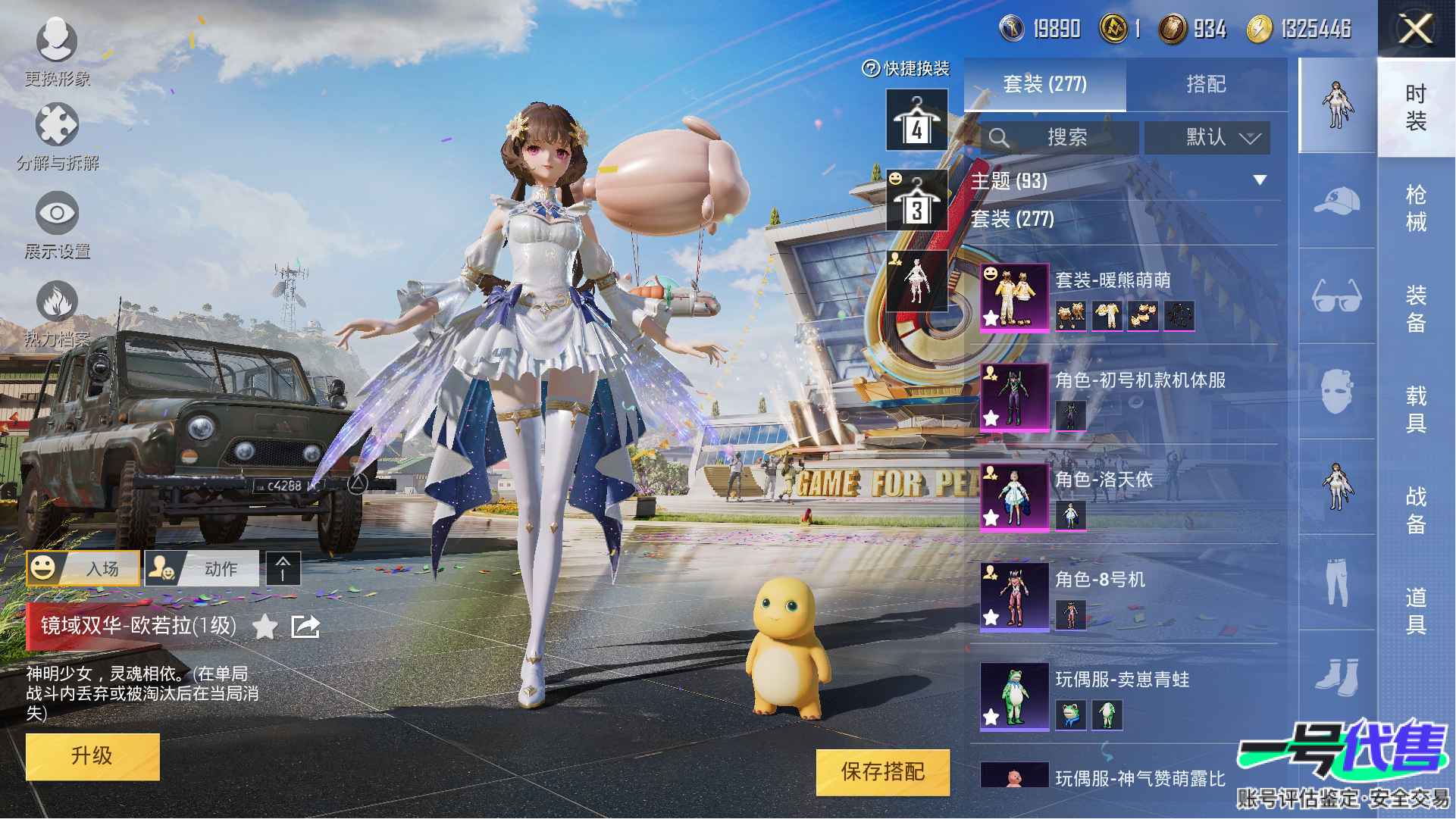Close the wardrobe with the X button
This screenshot has width=1456, height=819.
1415,30
